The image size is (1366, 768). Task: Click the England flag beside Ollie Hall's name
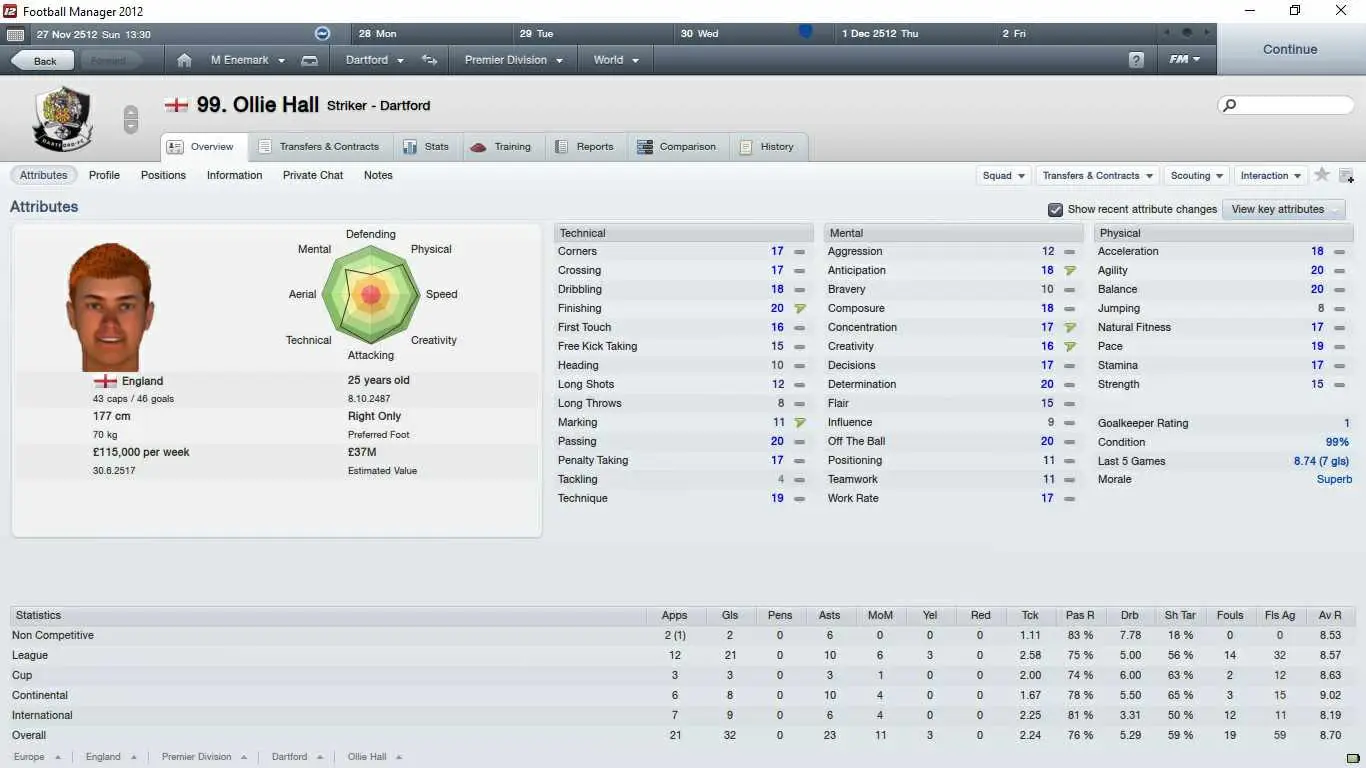[x=176, y=103]
